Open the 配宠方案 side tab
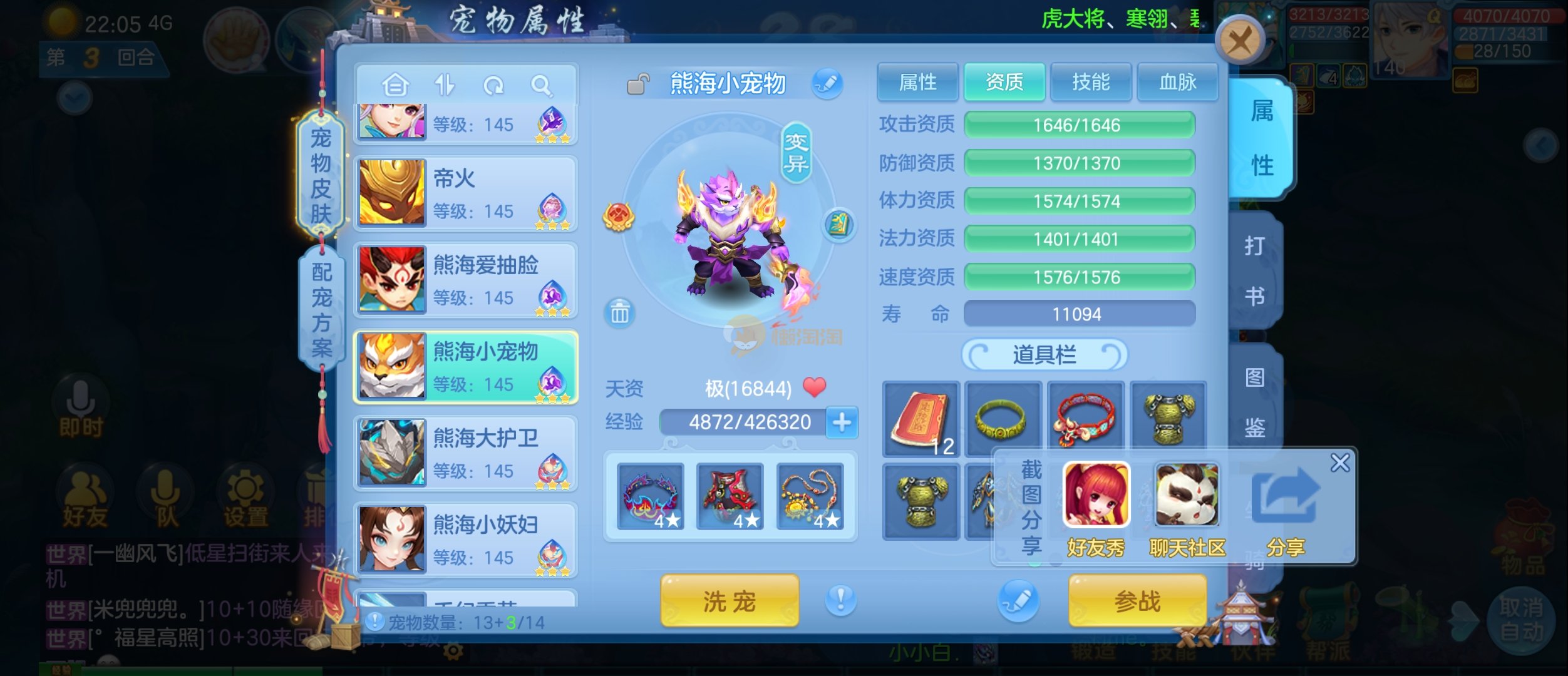Screen dimensions: 1568x676 pos(322,309)
